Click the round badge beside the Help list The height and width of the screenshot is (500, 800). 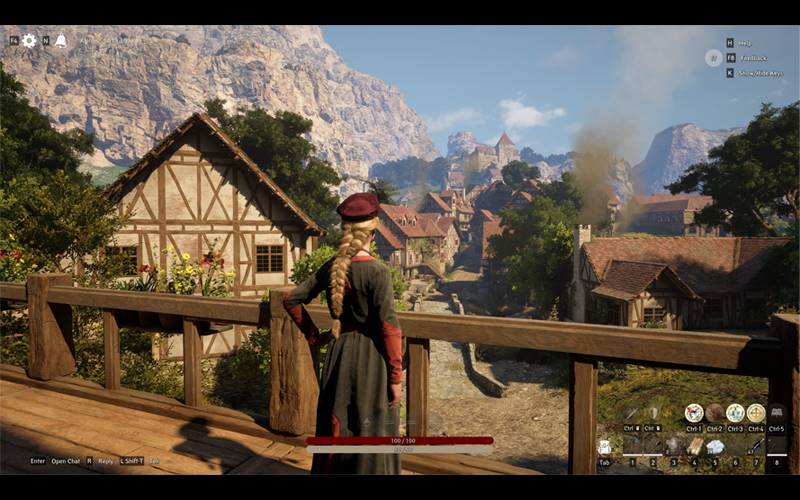713,58
